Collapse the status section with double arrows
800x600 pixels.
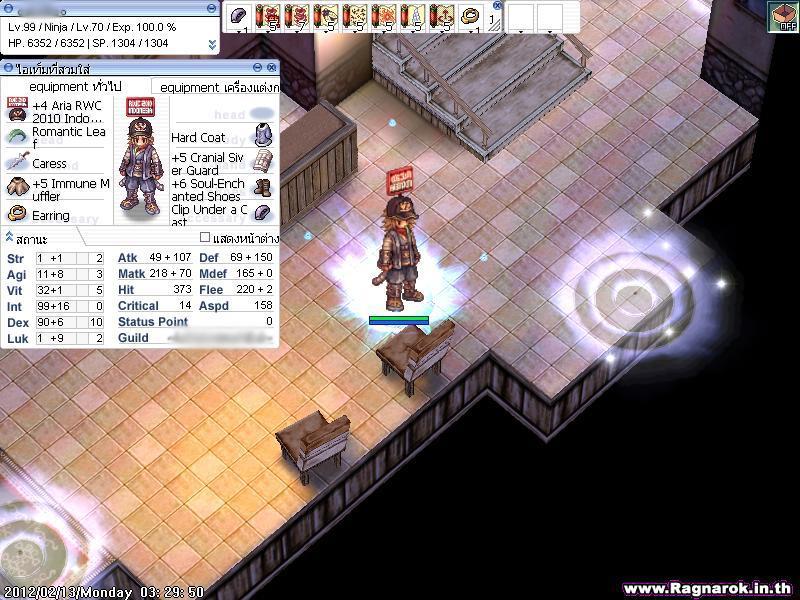pos(9,238)
